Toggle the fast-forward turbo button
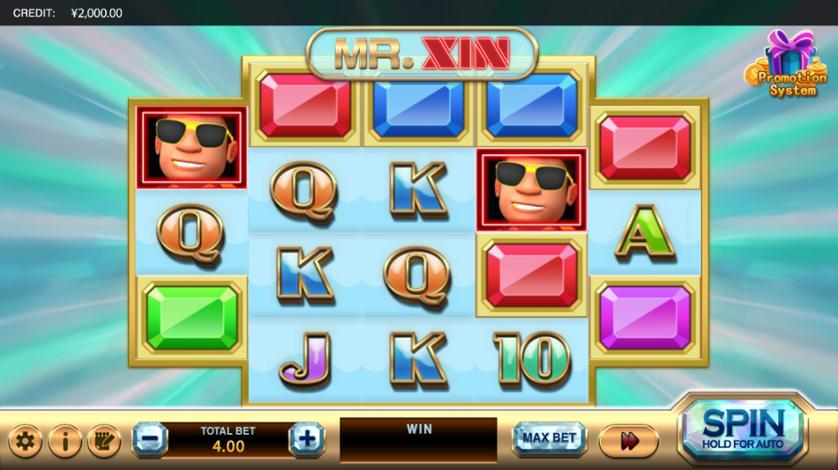The height and width of the screenshot is (470, 838). pyautogui.click(x=629, y=440)
